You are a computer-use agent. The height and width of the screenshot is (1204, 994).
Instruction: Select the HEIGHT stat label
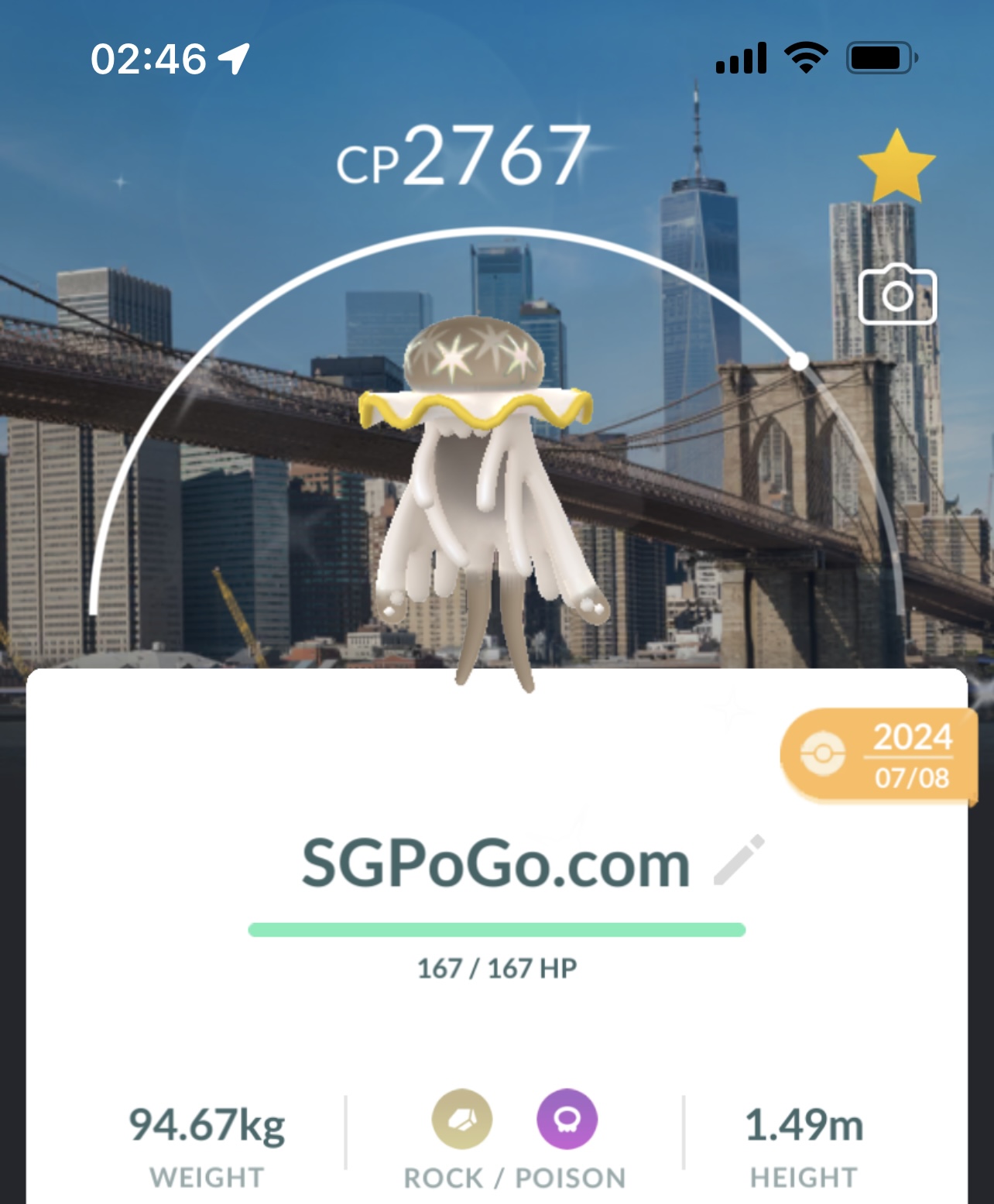coord(803,1178)
